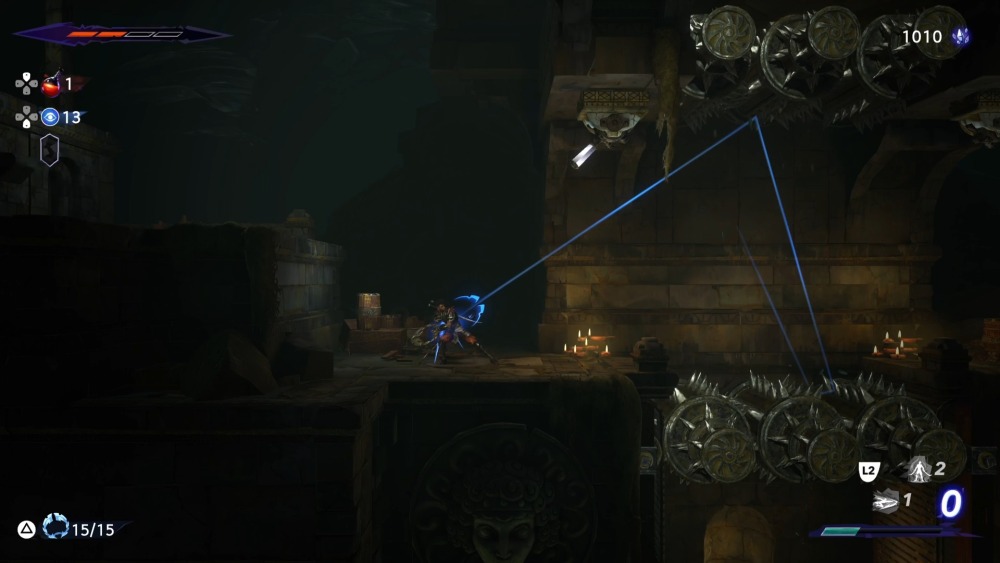1000x563 pixels.
Task: Click the hexagonal amulet slot icon
Action: pyautogui.click(x=49, y=150)
